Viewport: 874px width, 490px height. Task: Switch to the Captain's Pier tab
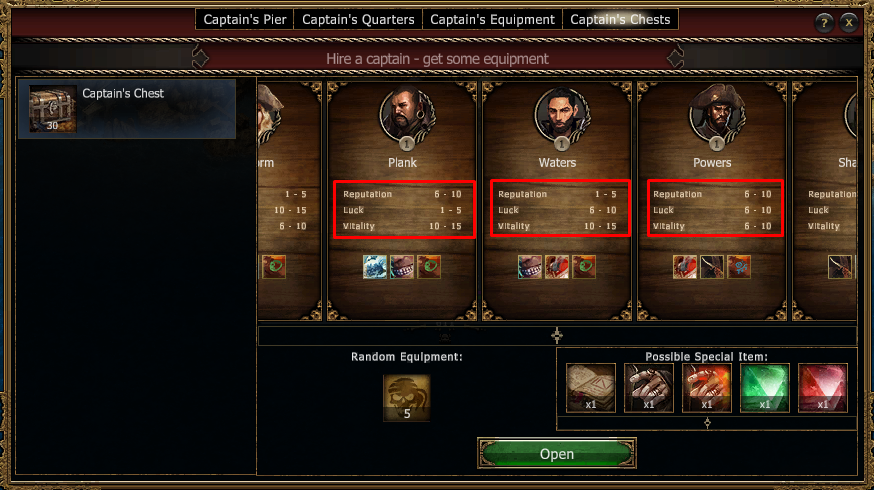pyautogui.click(x=244, y=19)
